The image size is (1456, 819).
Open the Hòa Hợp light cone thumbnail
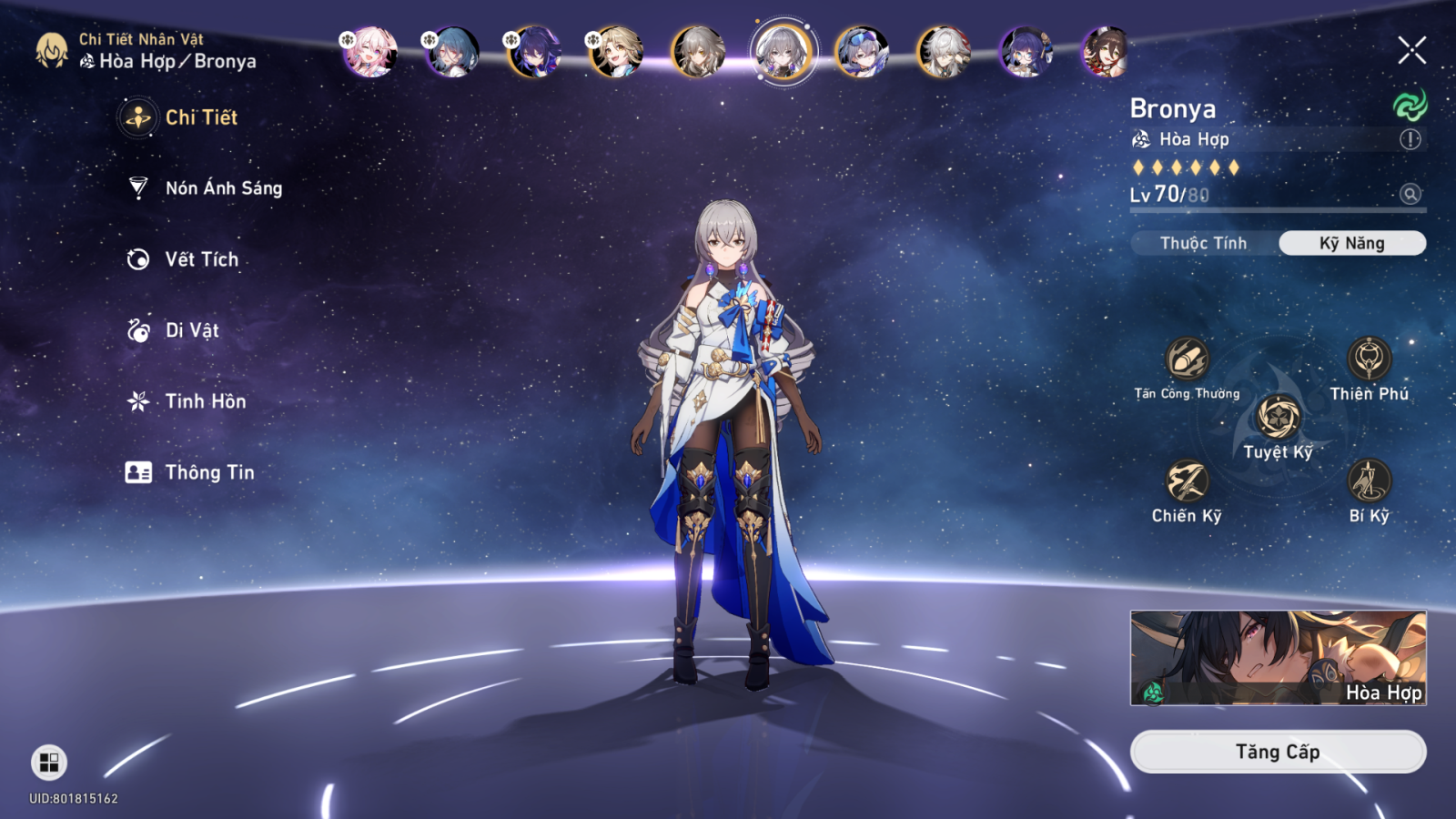(x=1278, y=658)
